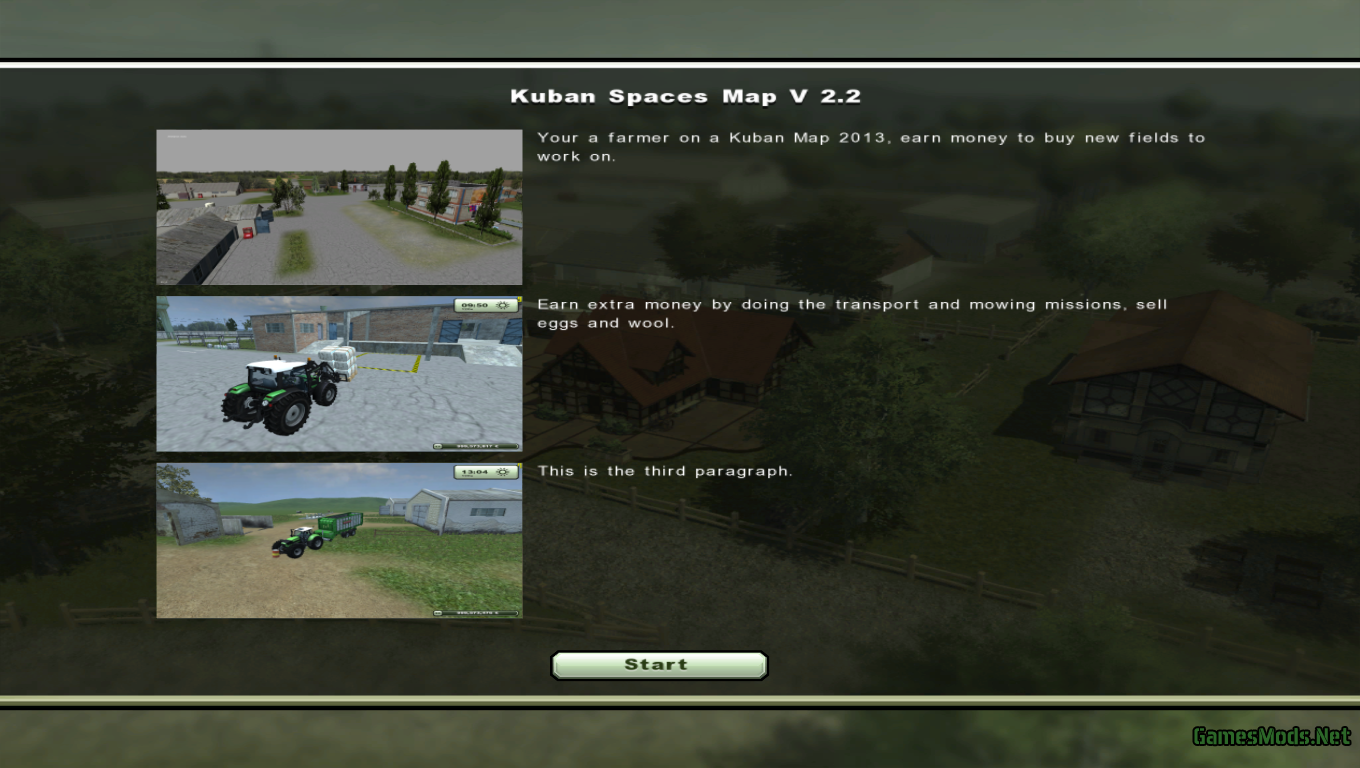Click the yellow marker in the bottom screenshot's top corner
Viewport: 1360px width, 768px height.
pos(520,465)
